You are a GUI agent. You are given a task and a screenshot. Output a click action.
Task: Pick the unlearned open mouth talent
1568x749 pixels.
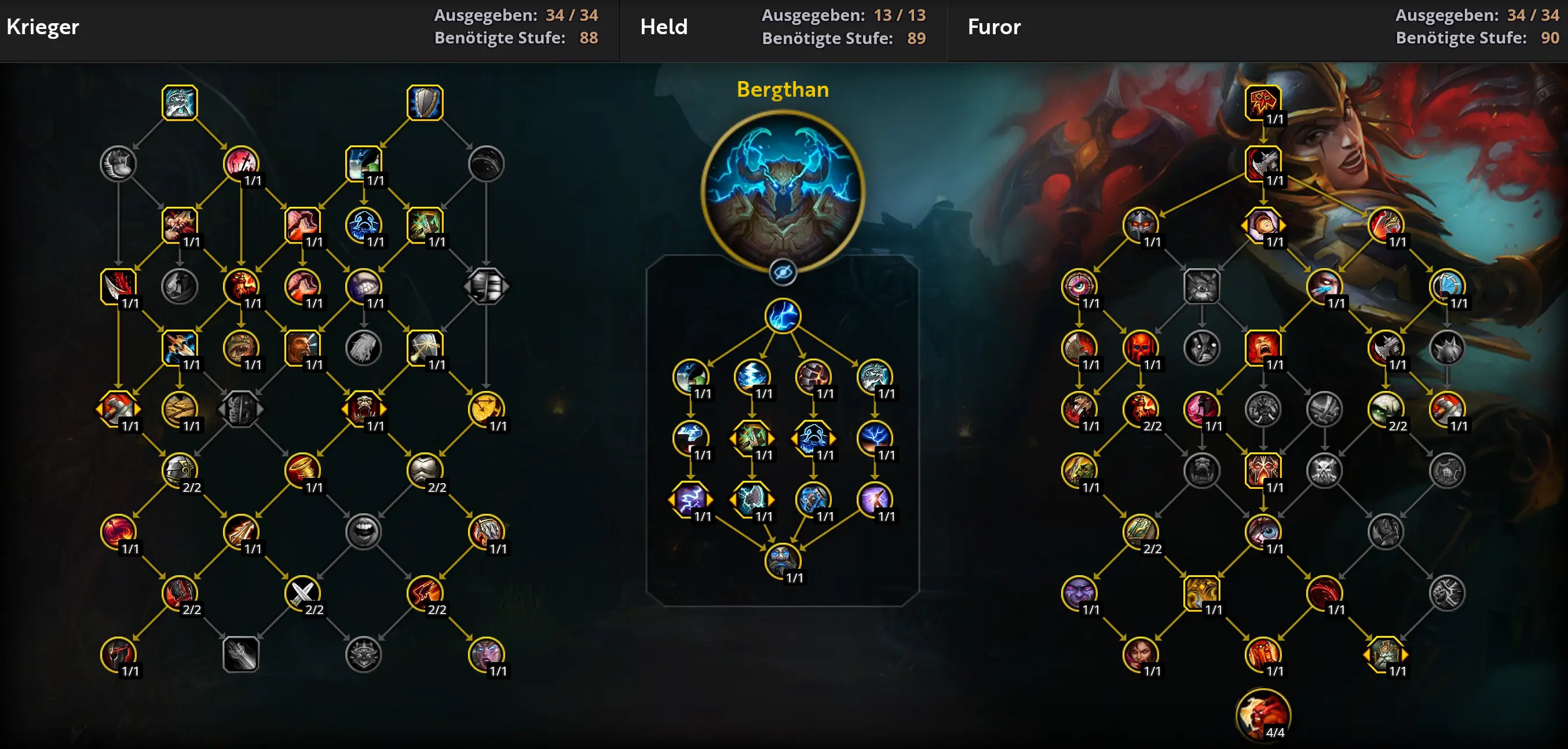click(363, 531)
